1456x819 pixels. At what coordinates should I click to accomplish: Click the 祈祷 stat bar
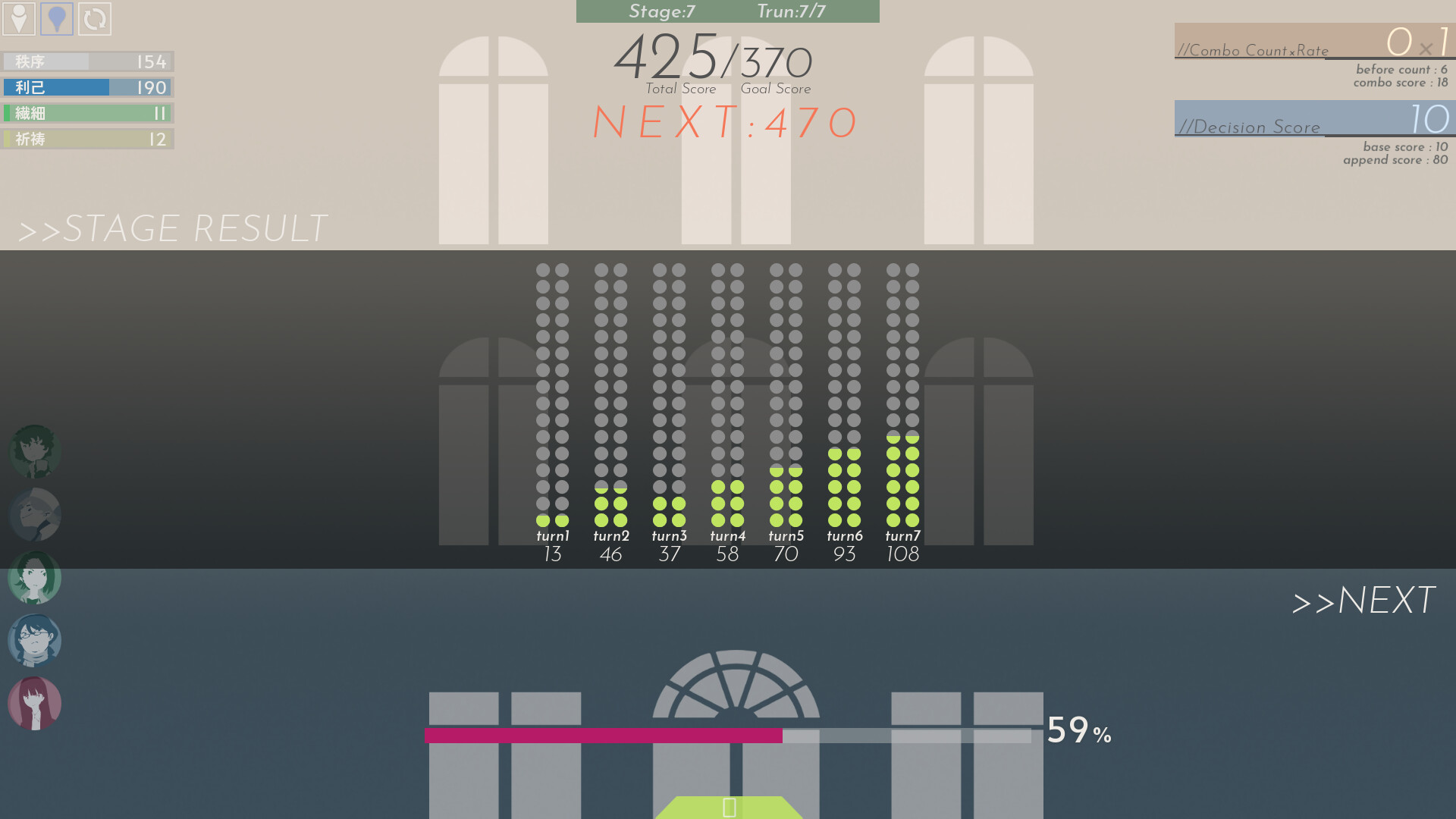[87, 139]
